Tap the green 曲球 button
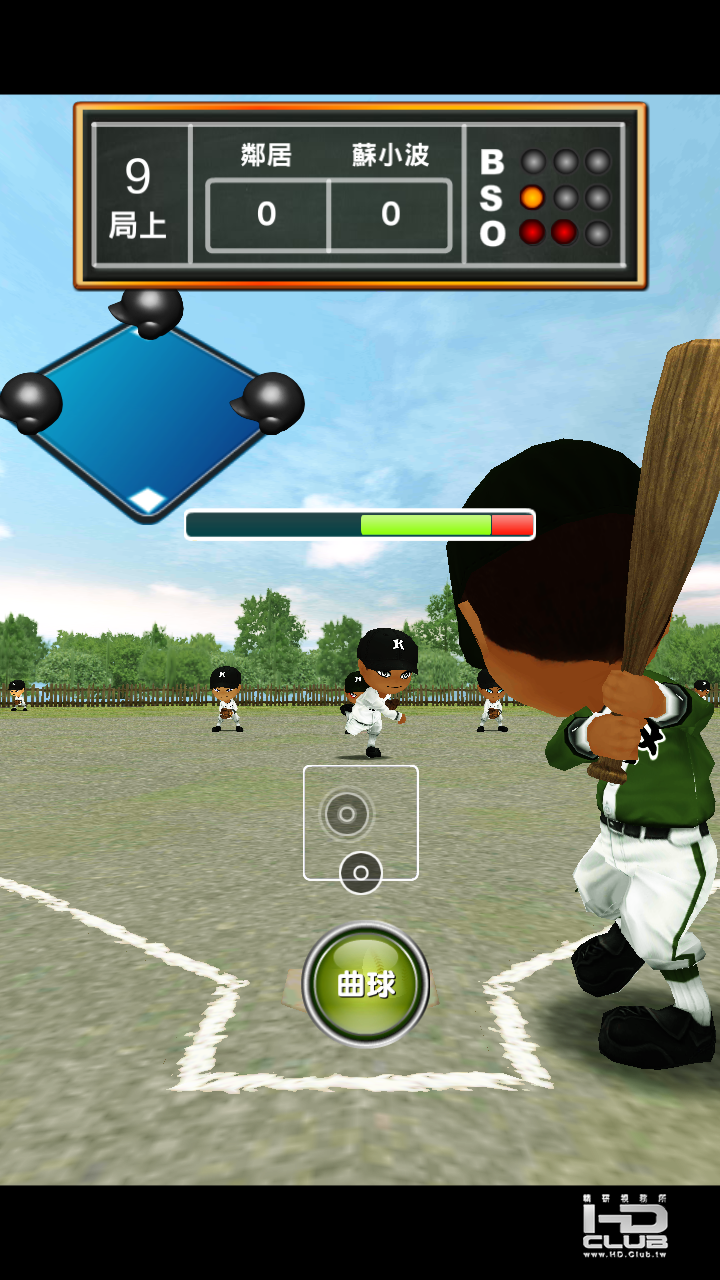The image size is (720, 1280). coord(366,984)
